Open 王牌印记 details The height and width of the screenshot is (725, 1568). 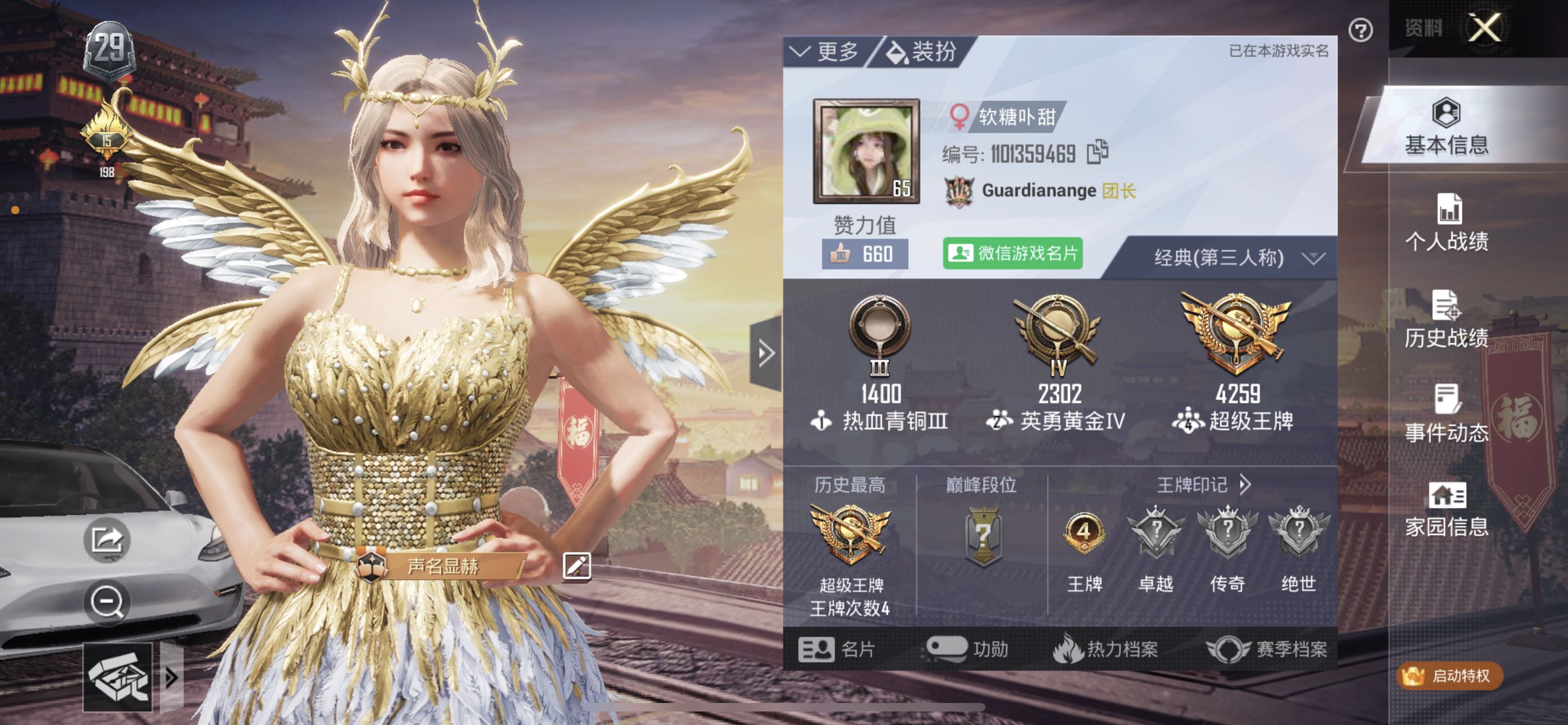pyautogui.click(x=1203, y=484)
